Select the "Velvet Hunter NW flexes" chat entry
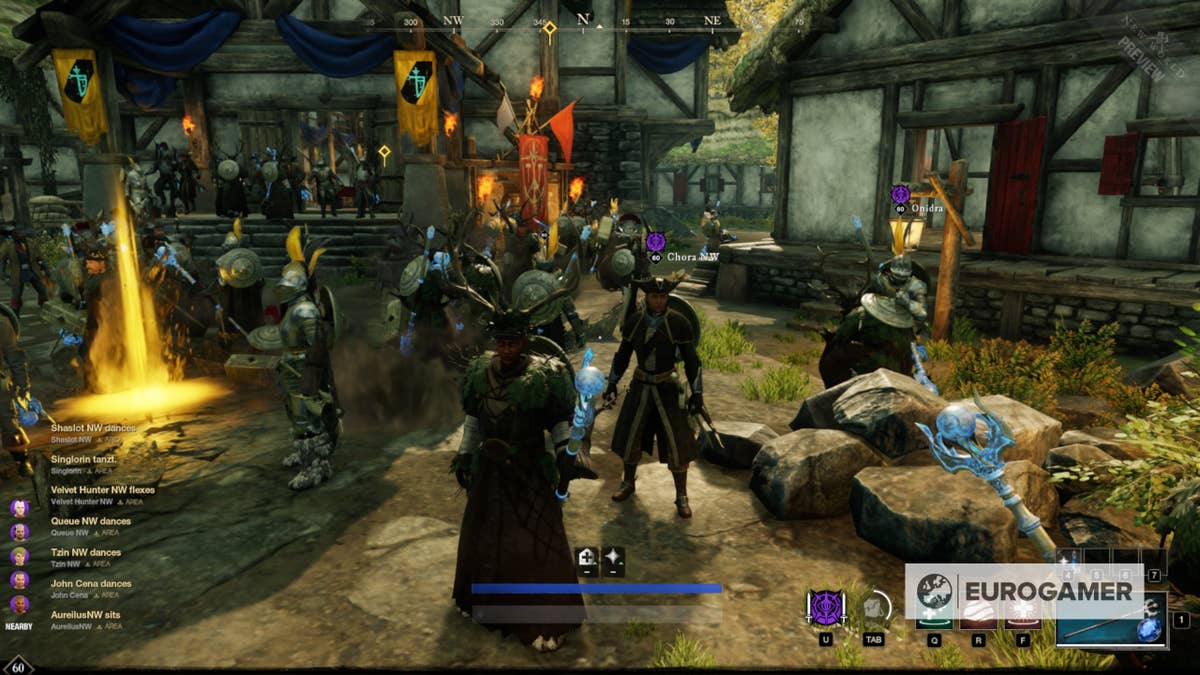Viewport: 1200px width, 675px height. 102,490
